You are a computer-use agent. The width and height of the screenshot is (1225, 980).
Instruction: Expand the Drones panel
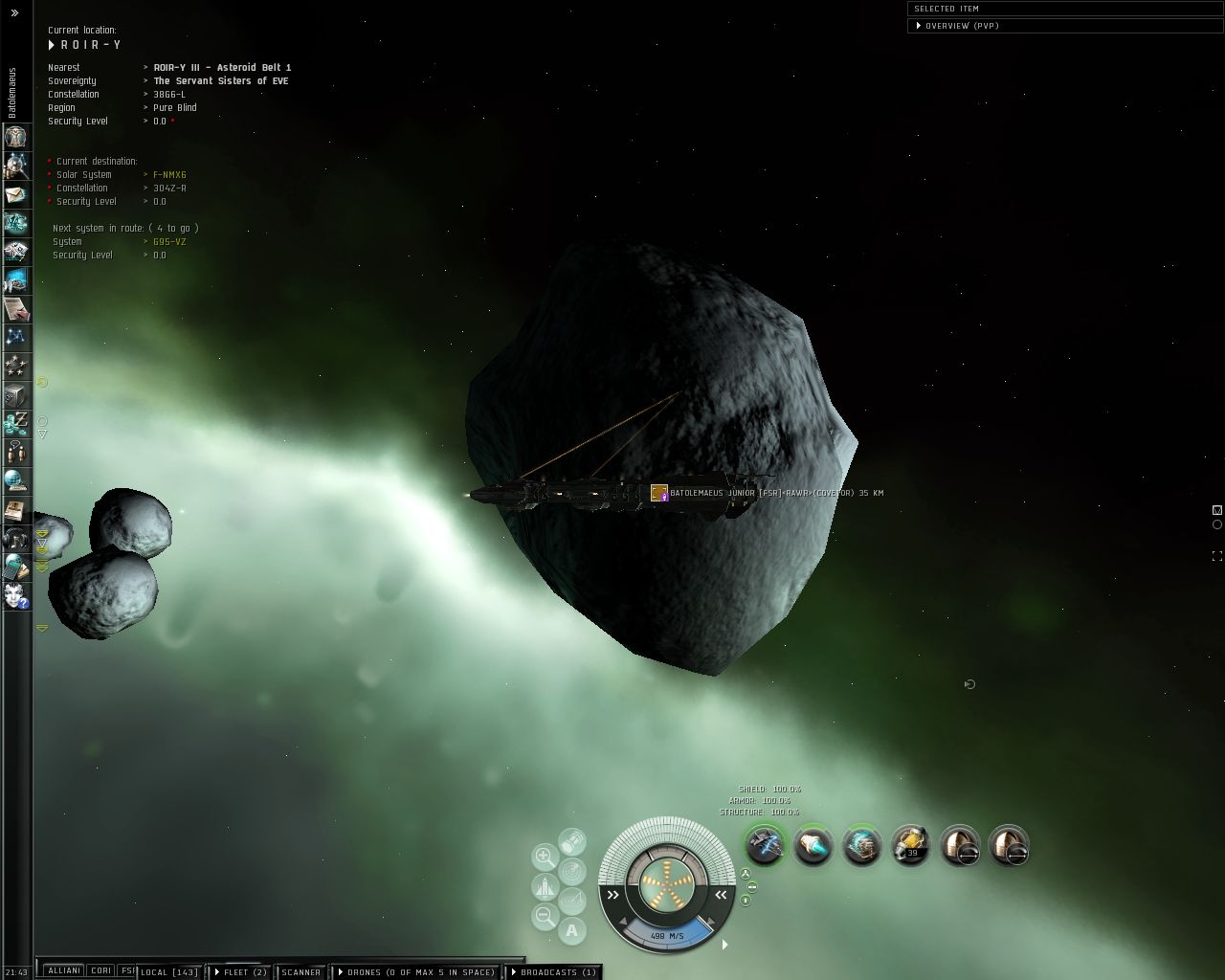416,972
